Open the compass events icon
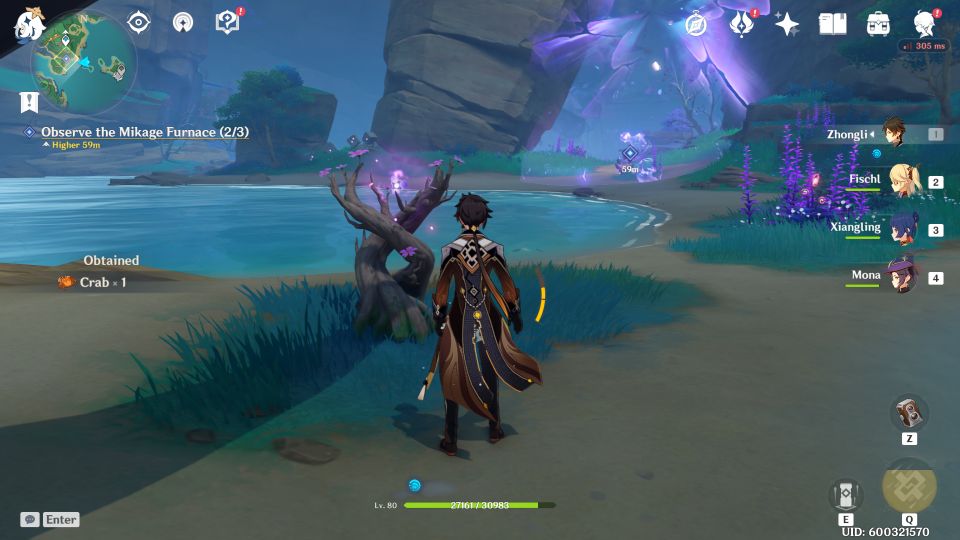 tap(696, 24)
